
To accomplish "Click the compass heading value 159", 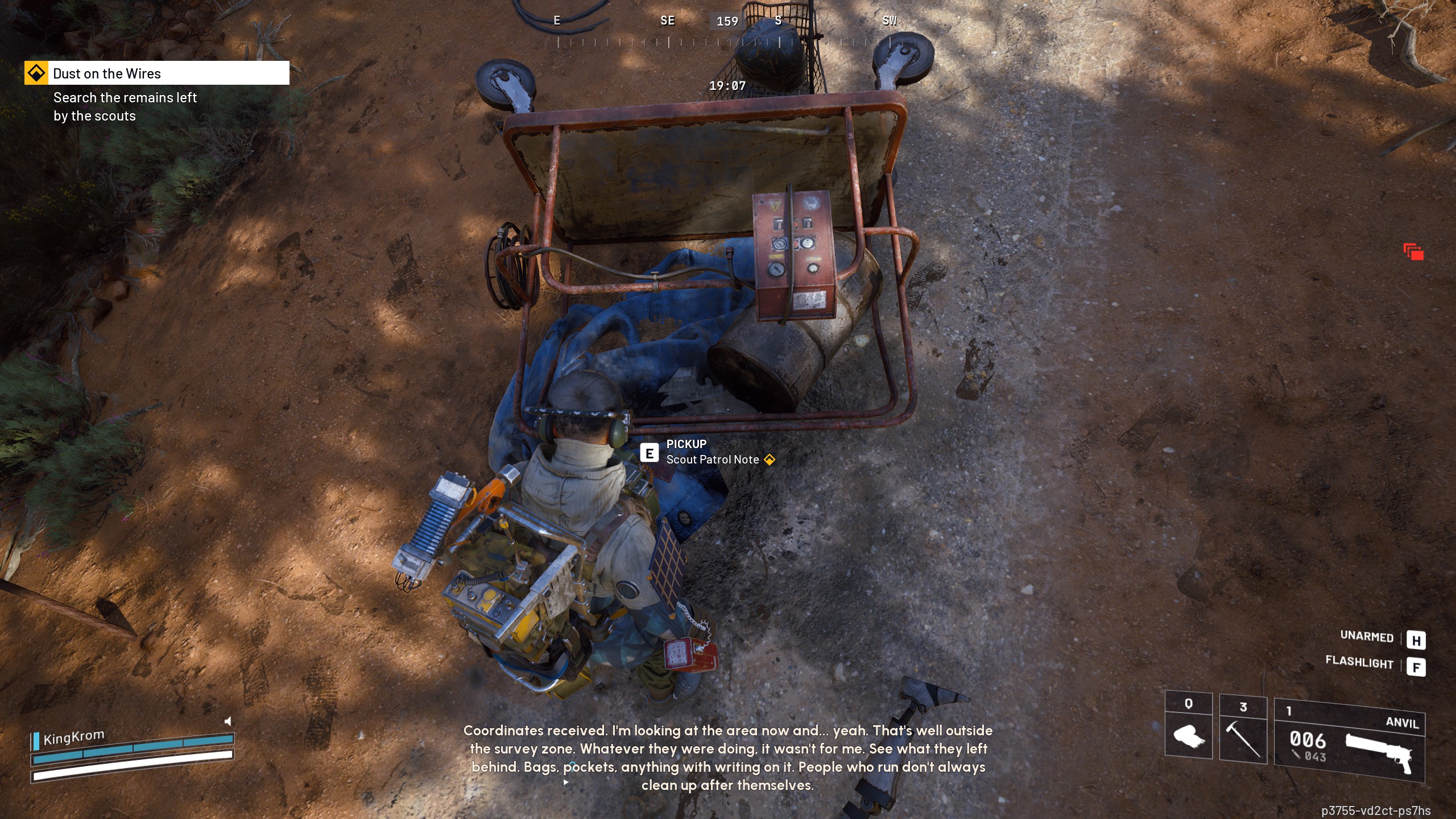I will (x=728, y=21).
